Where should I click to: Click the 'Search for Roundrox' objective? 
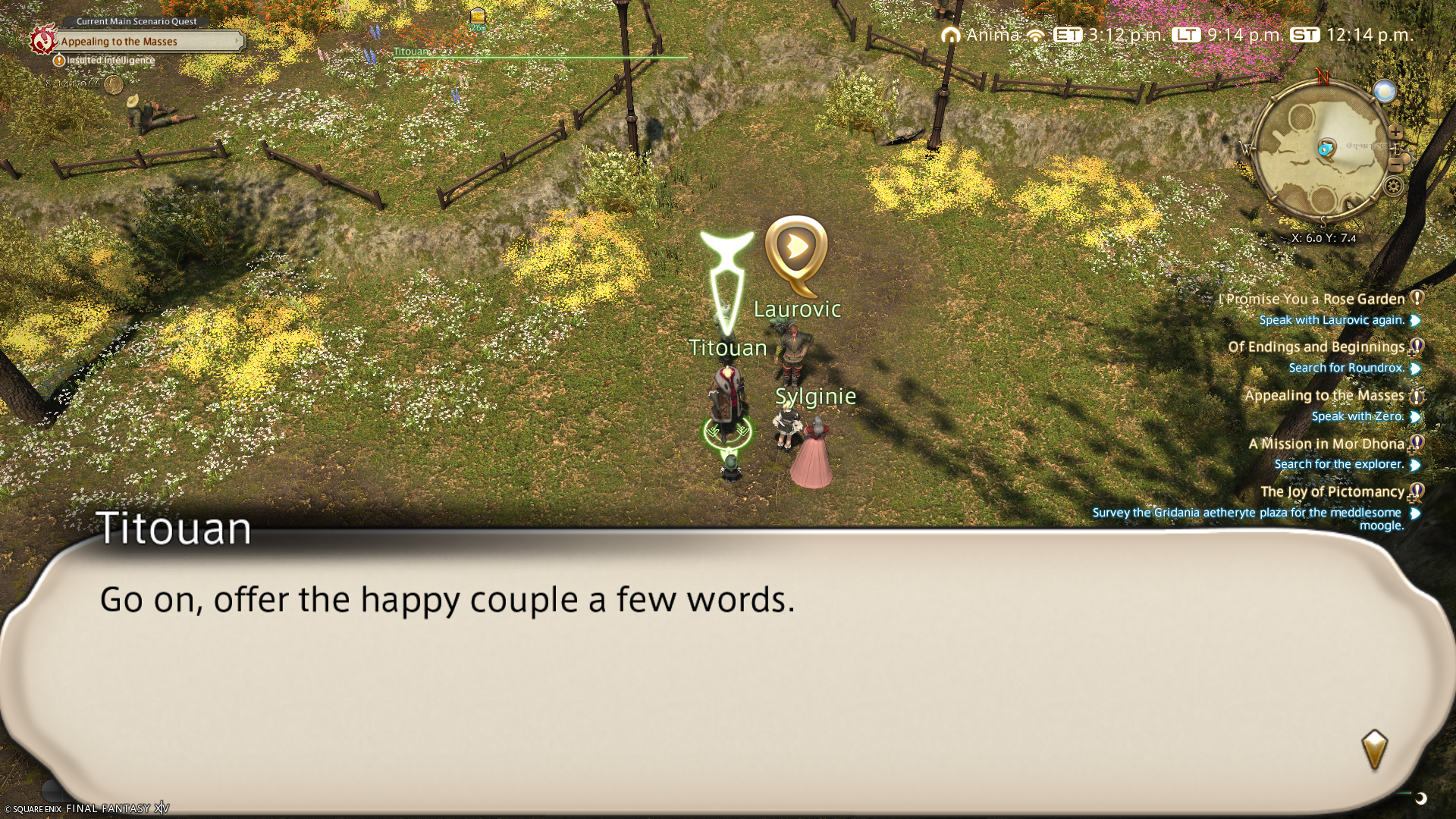pyautogui.click(x=1346, y=368)
